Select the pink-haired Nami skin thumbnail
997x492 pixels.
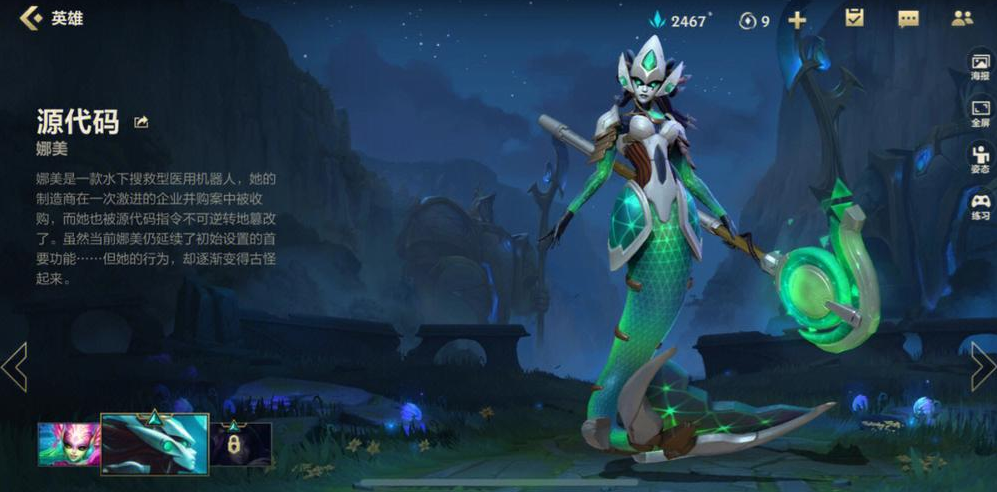pyautogui.click(x=66, y=444)
